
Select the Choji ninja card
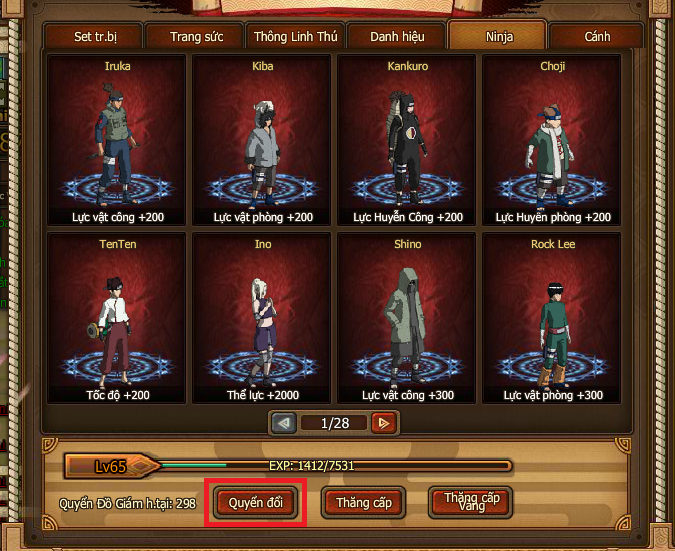[552, 140]
